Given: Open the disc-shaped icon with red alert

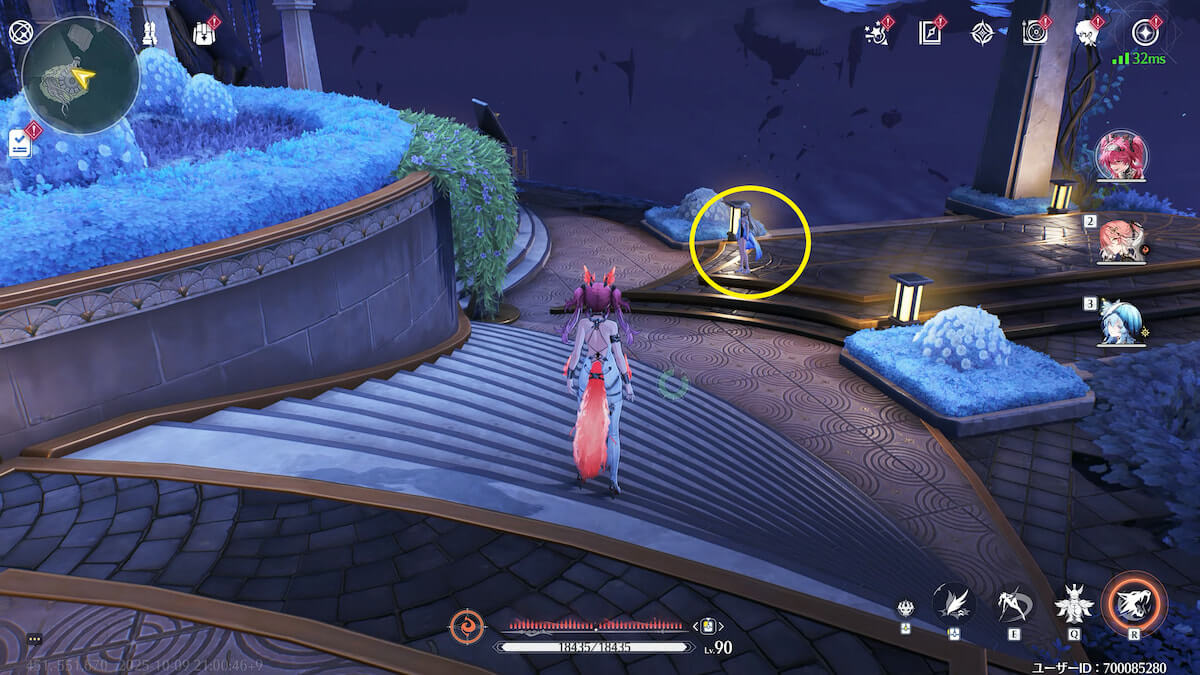Looking at the screenshot, I should [1034, 33].
